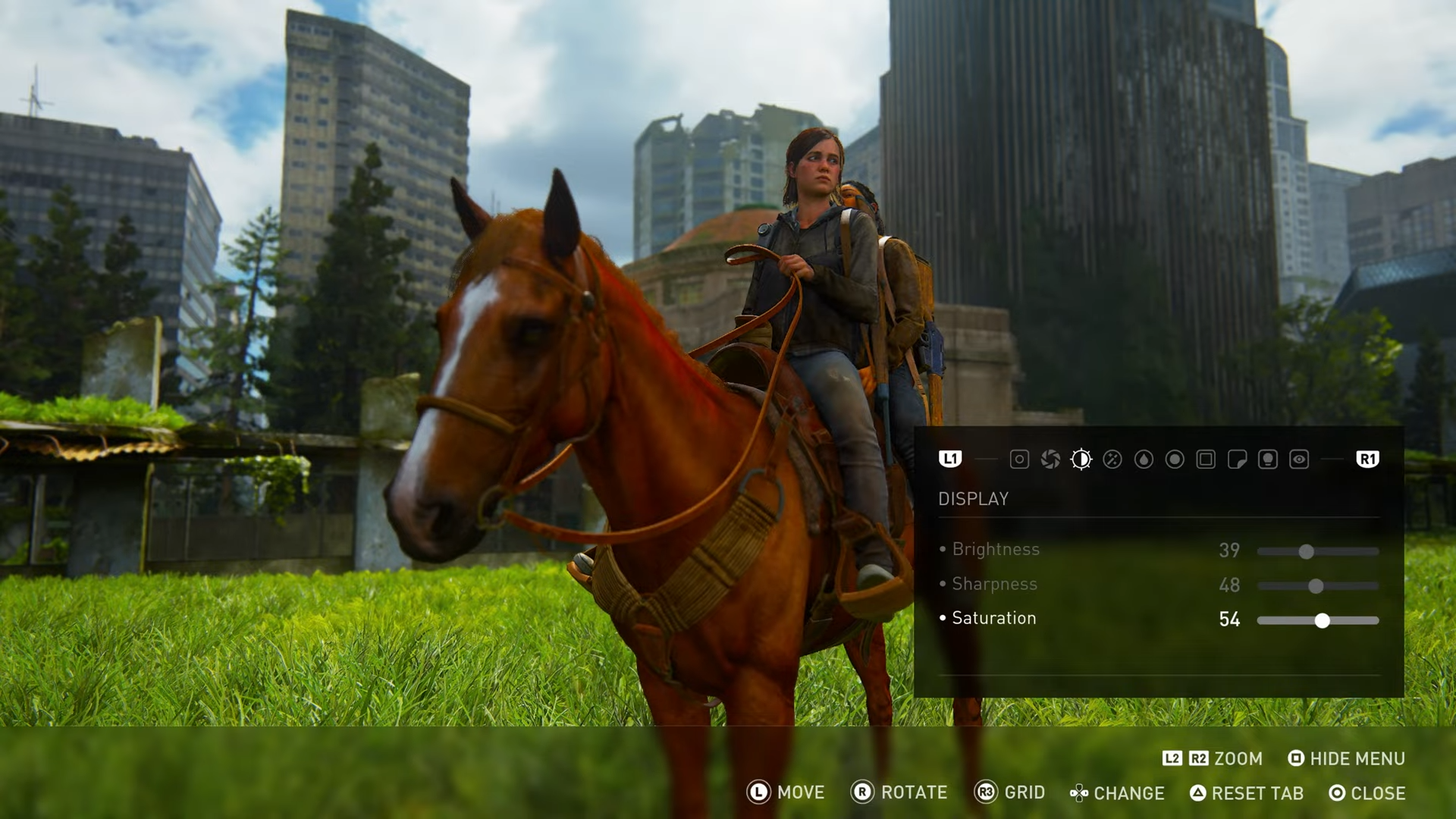
Task: Switch to the character head portrait tab
Action: click(x=1268, y=460)
